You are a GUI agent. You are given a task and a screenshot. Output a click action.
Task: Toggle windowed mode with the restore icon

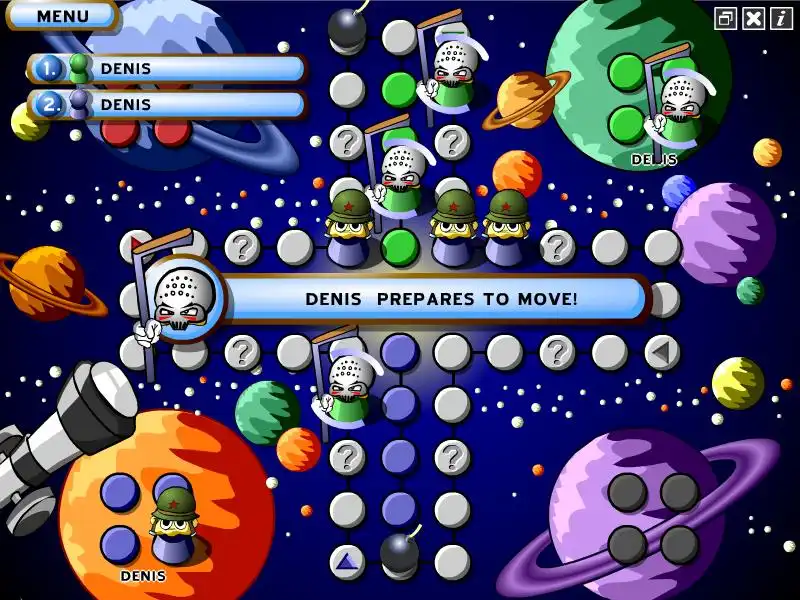(726, 18)
